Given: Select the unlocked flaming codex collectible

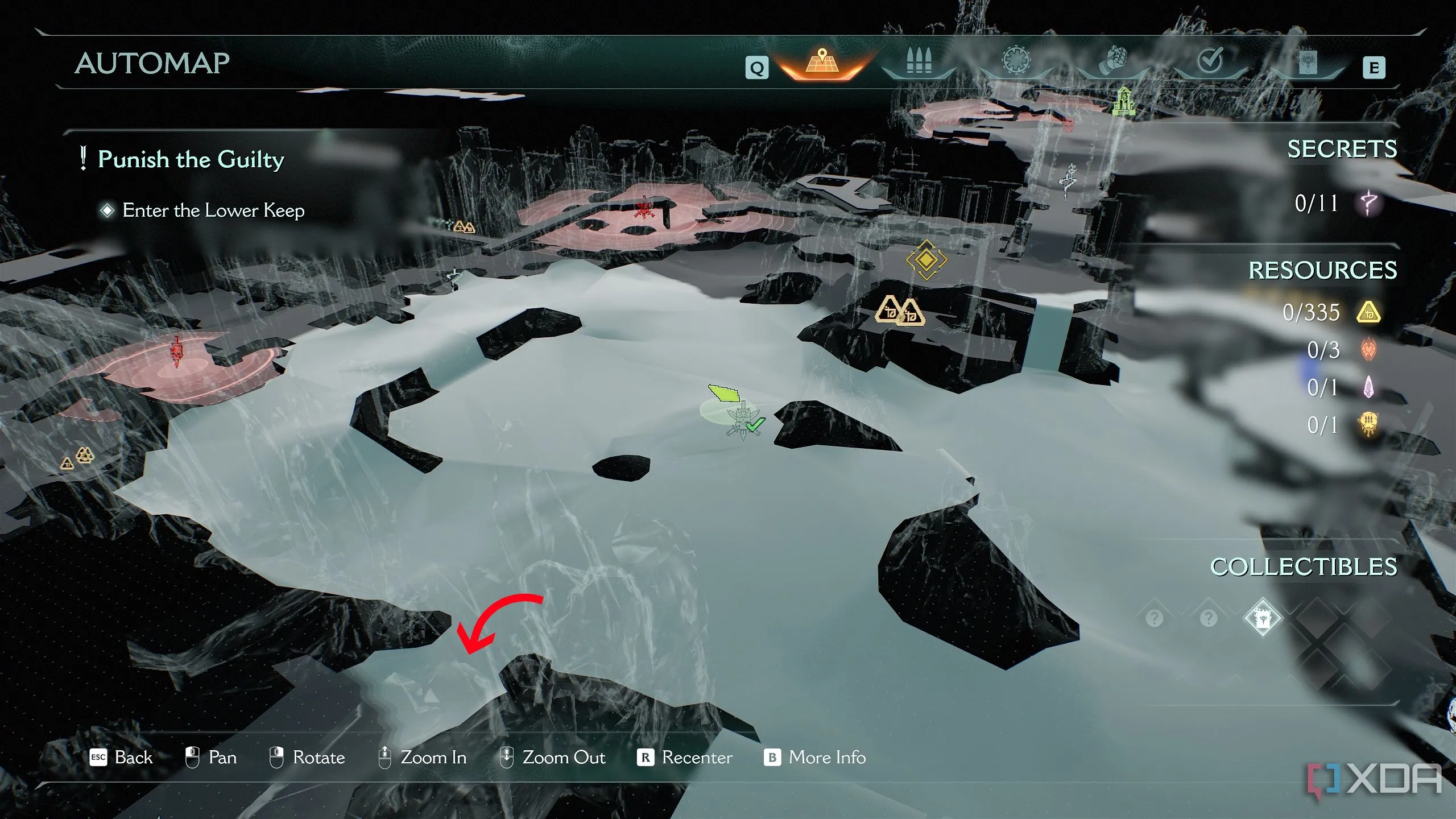Looking at the screenshot, I should coord(1263,618).
